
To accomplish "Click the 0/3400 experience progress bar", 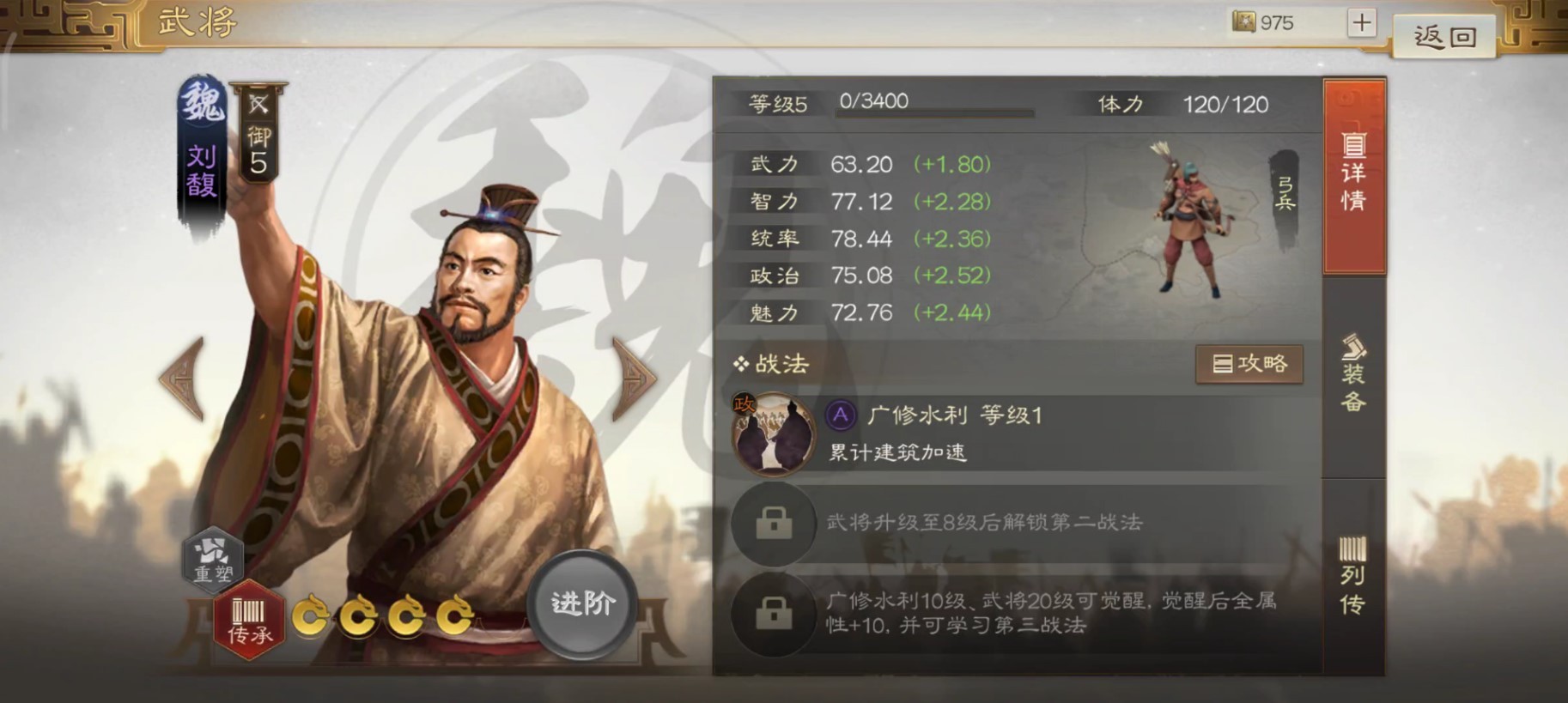I will tap(933, 108).
